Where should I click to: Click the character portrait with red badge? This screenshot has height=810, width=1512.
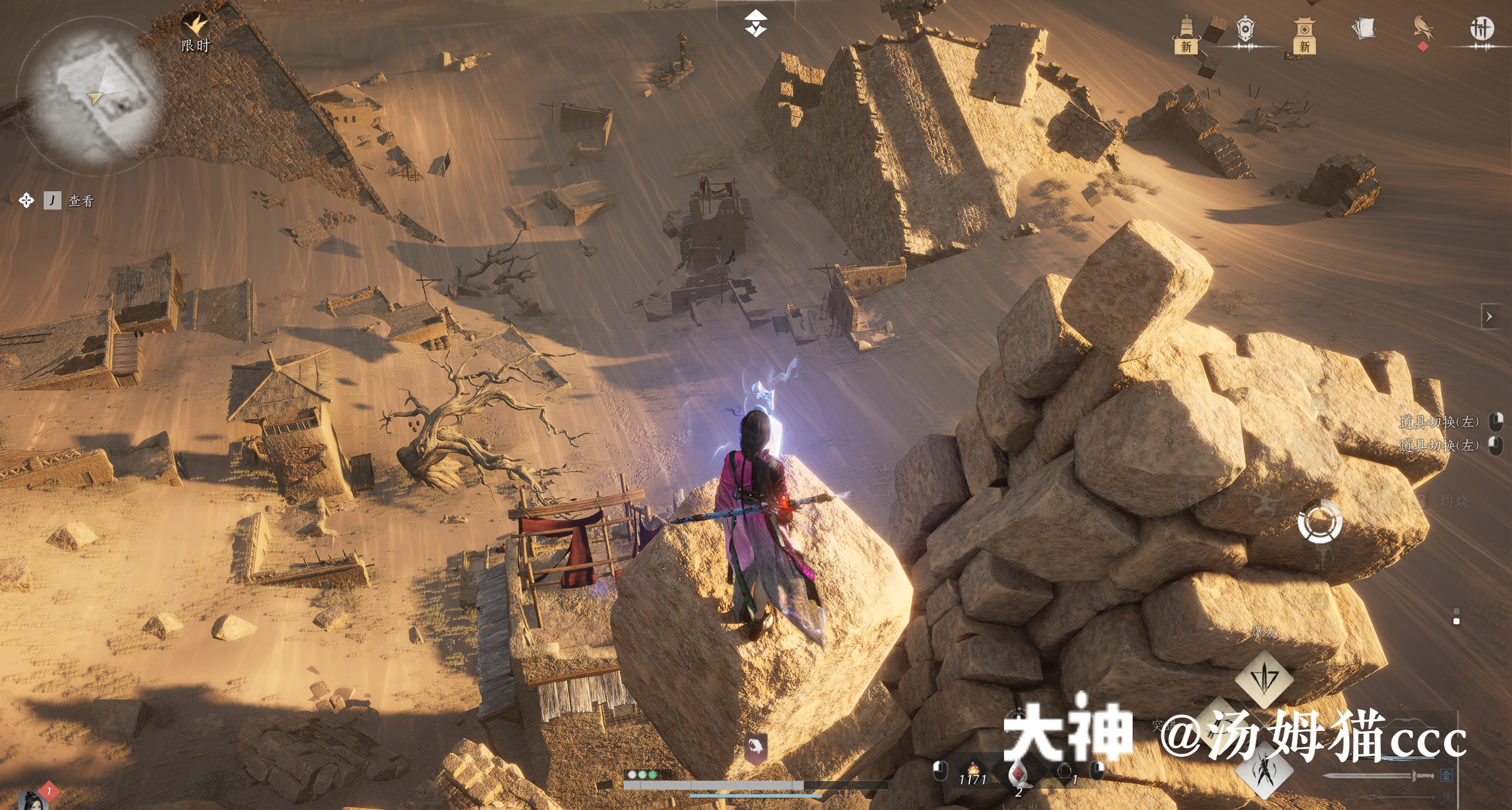tap(32, 800)
